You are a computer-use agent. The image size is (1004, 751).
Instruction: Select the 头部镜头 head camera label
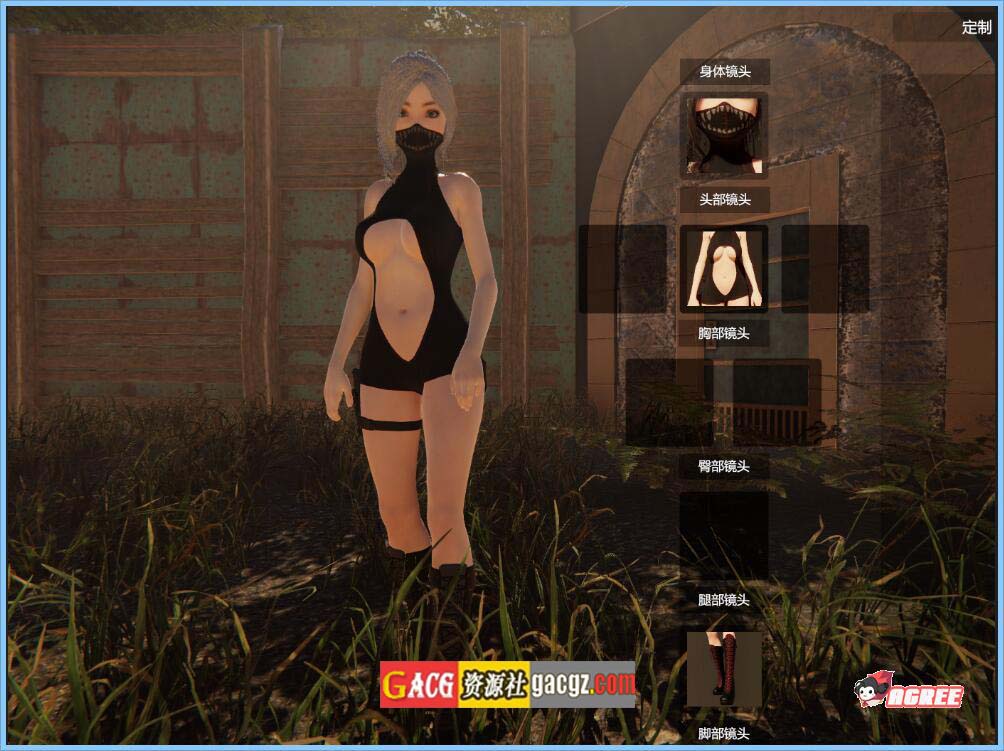coord(724,199)
